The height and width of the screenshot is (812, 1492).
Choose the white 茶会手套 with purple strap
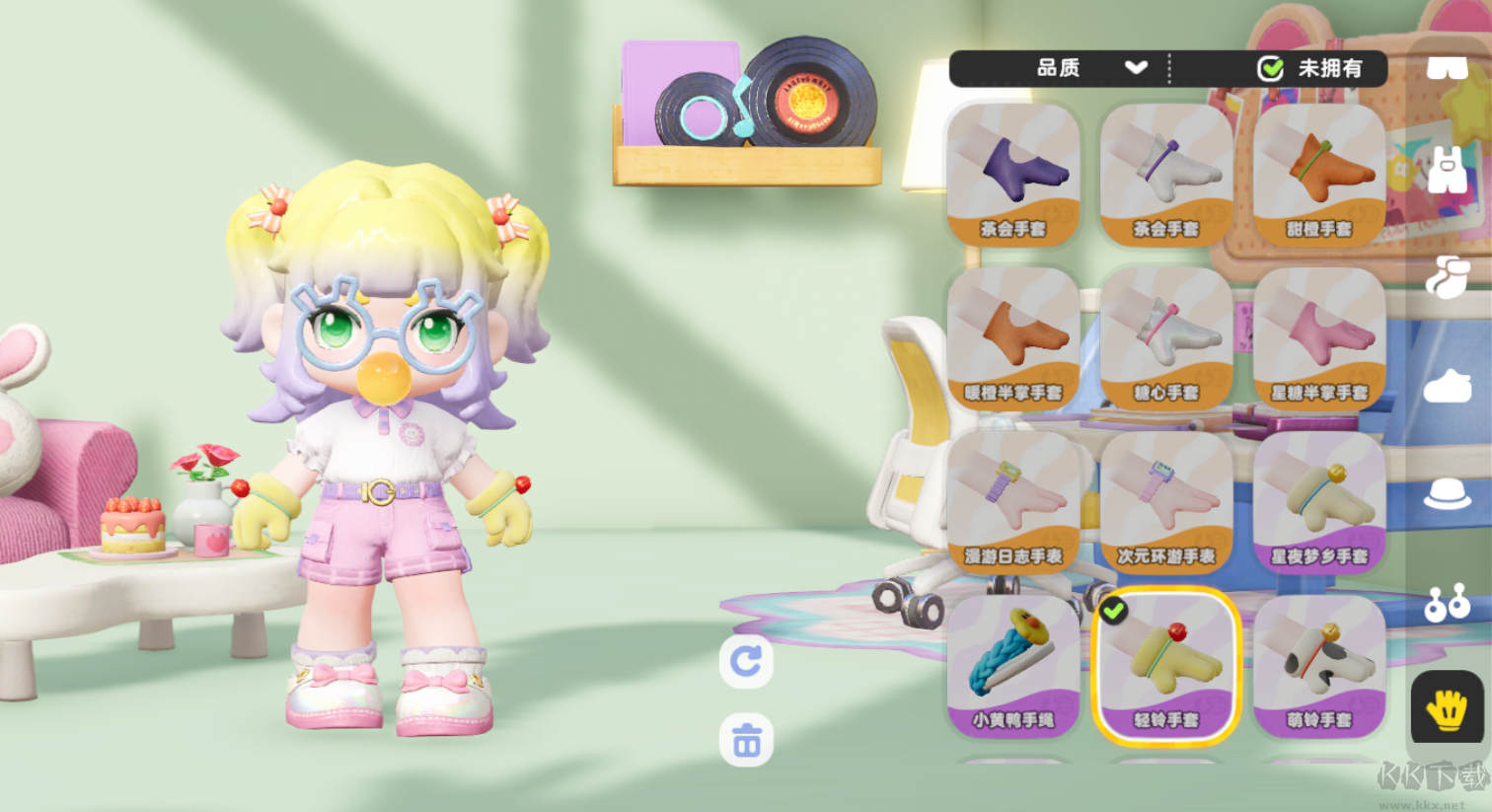(1166, 175)
